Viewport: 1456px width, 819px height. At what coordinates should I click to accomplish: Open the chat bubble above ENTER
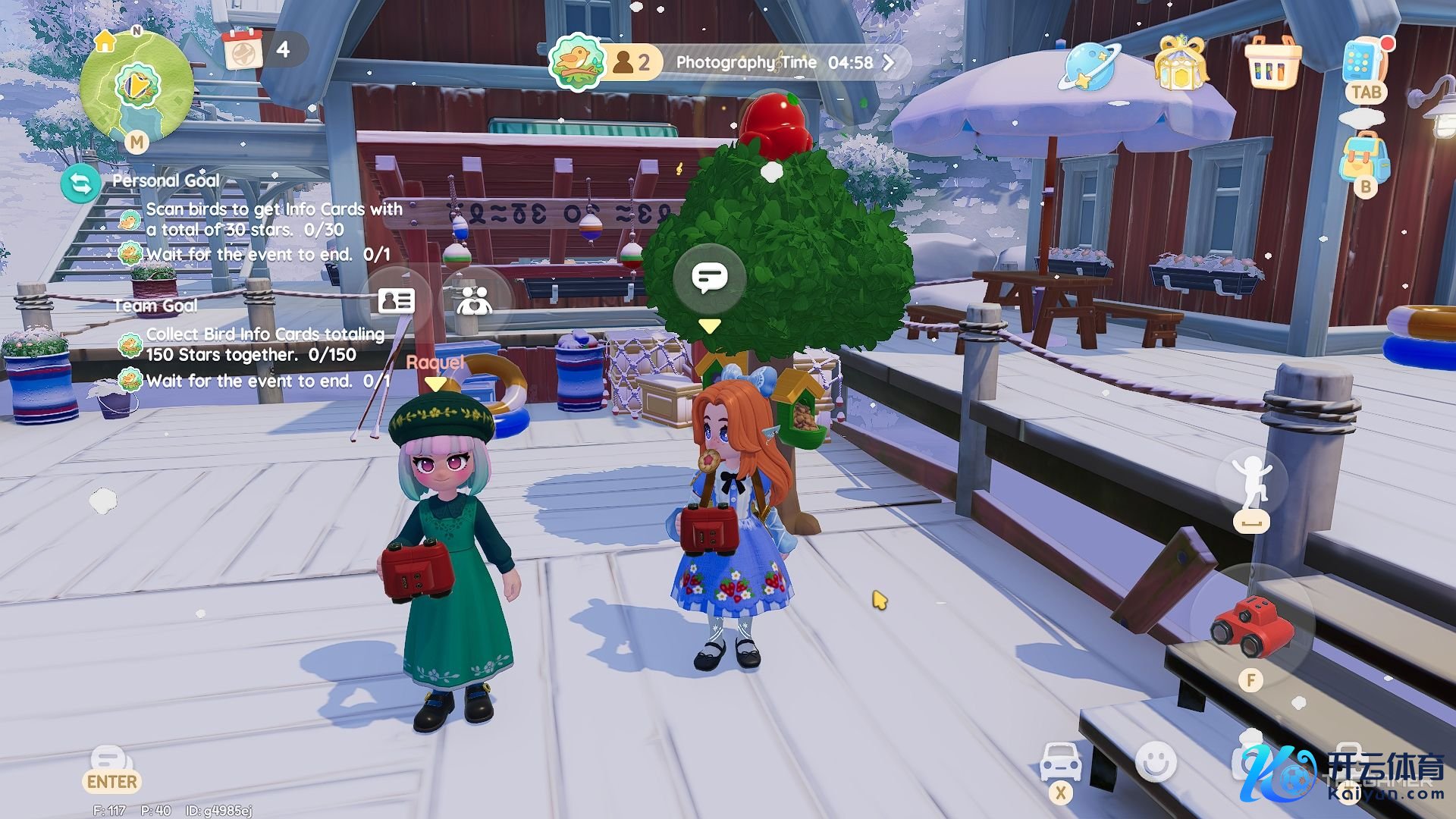pyautogui.click(x=111, y=758)
